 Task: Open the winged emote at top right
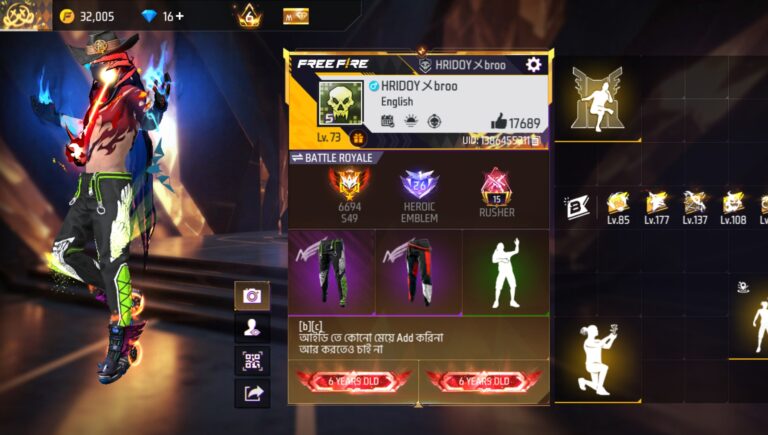(597, 98)
